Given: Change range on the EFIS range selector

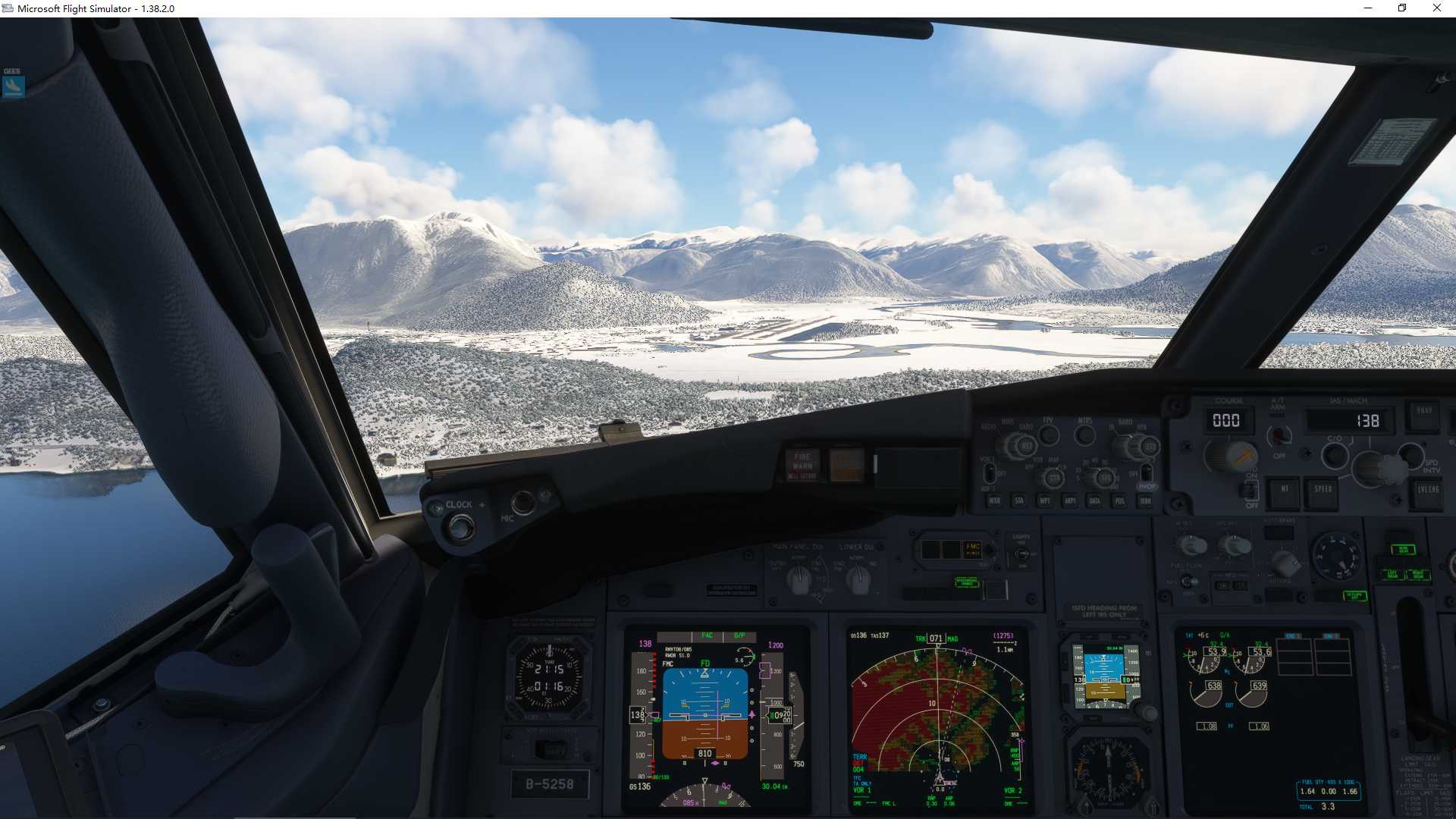Looking at the screenshot, I should [x=1105, y=476].
